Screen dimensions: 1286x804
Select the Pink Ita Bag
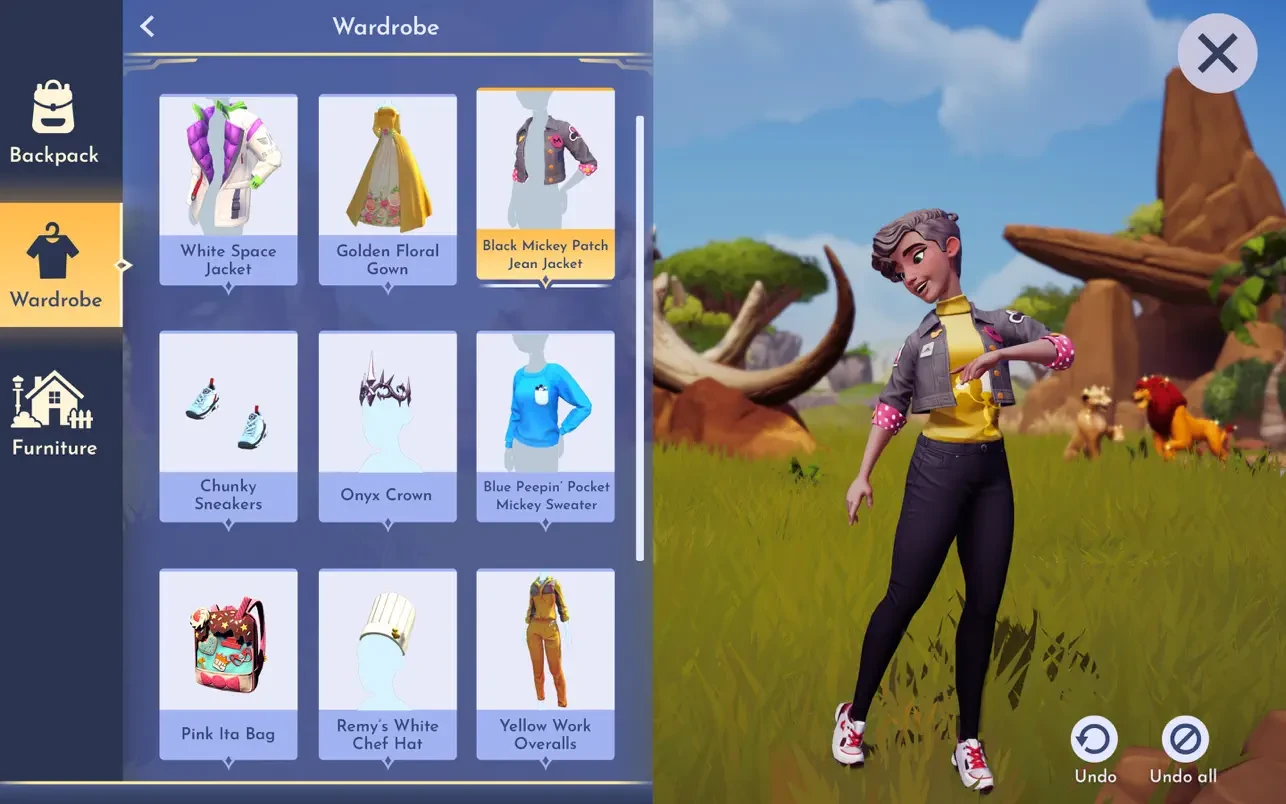(228, 662)
